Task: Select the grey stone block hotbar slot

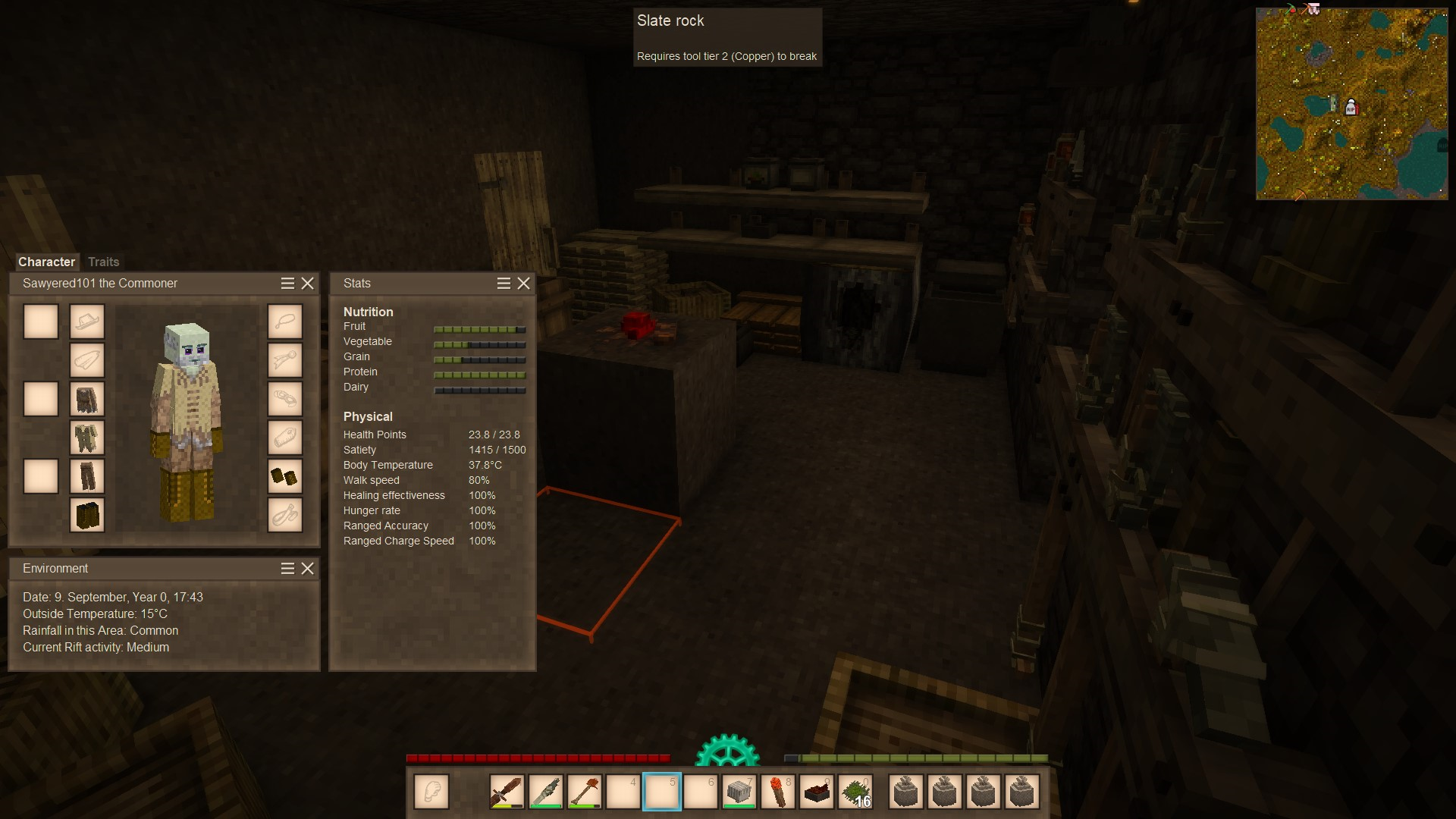Action: 739,792
